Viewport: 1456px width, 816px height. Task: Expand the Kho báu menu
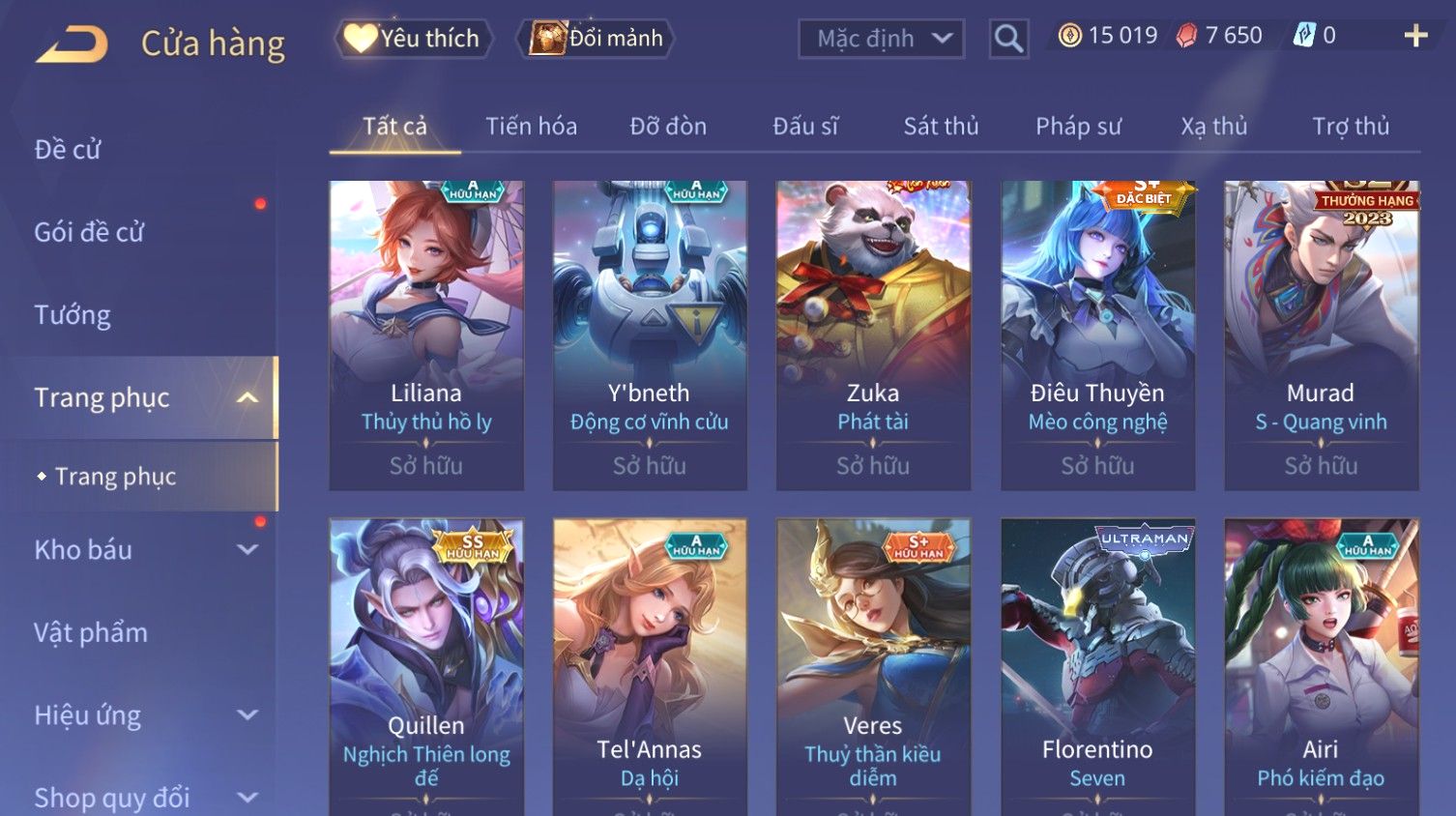[x=145, y=550]
